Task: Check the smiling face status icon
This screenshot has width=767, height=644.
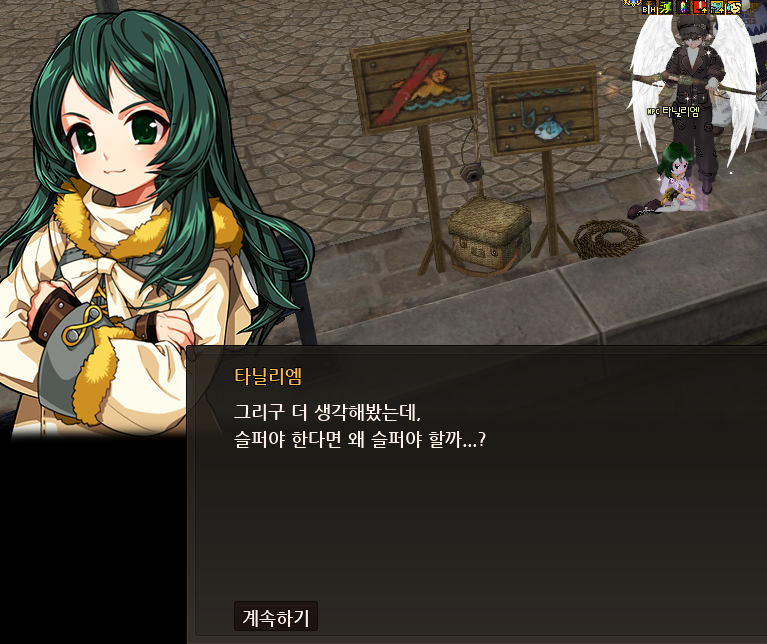Action: (733, 7)
